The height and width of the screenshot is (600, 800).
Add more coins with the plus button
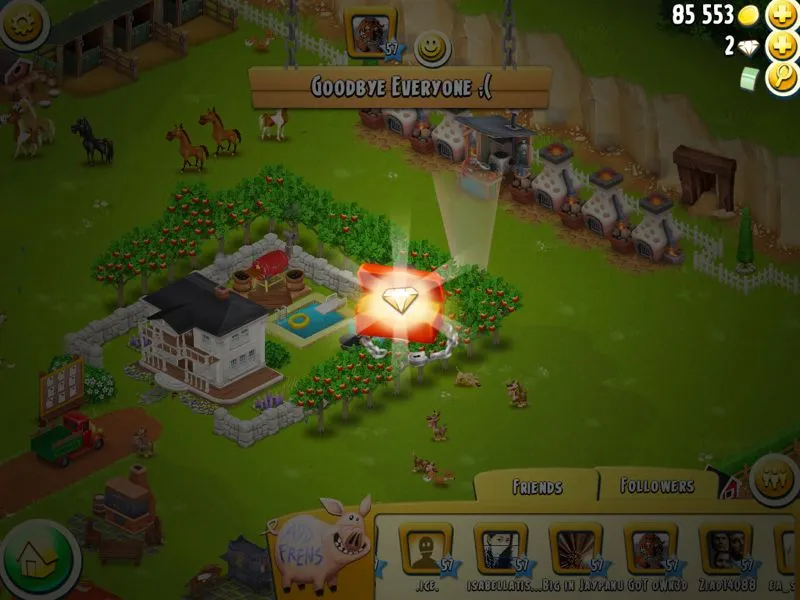(780, 15)
